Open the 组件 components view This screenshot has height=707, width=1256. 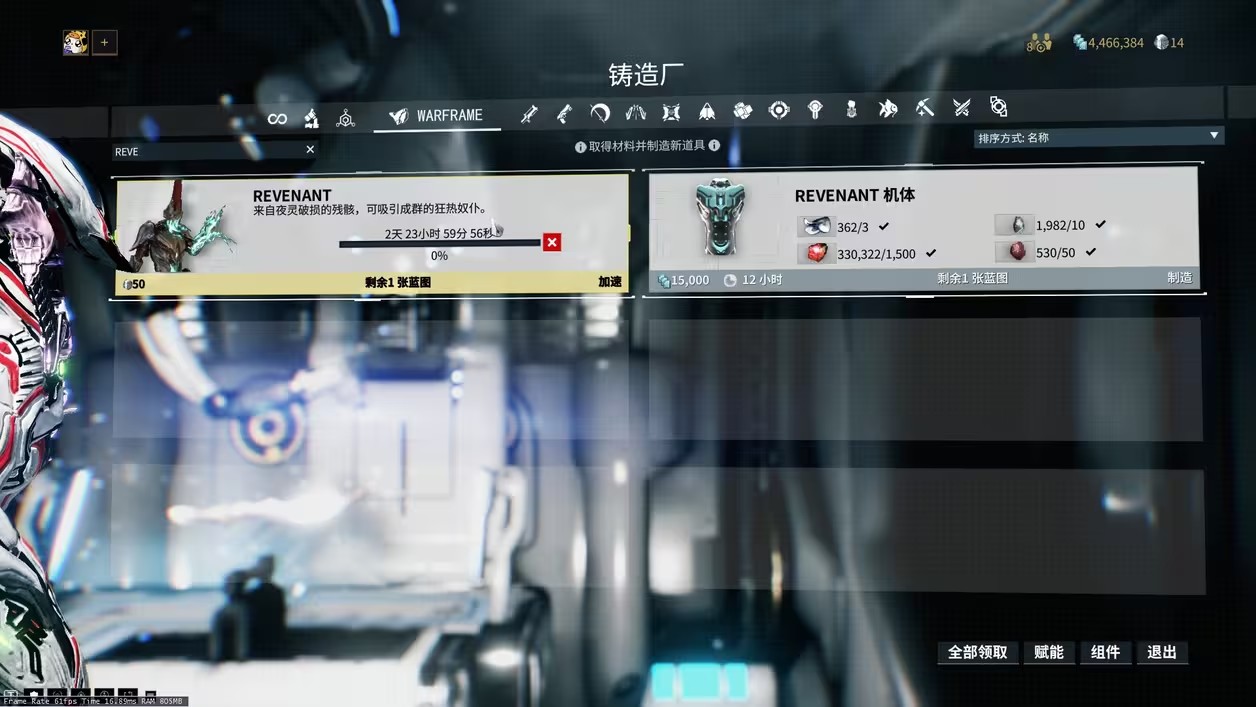click(x=1105, y=652)
